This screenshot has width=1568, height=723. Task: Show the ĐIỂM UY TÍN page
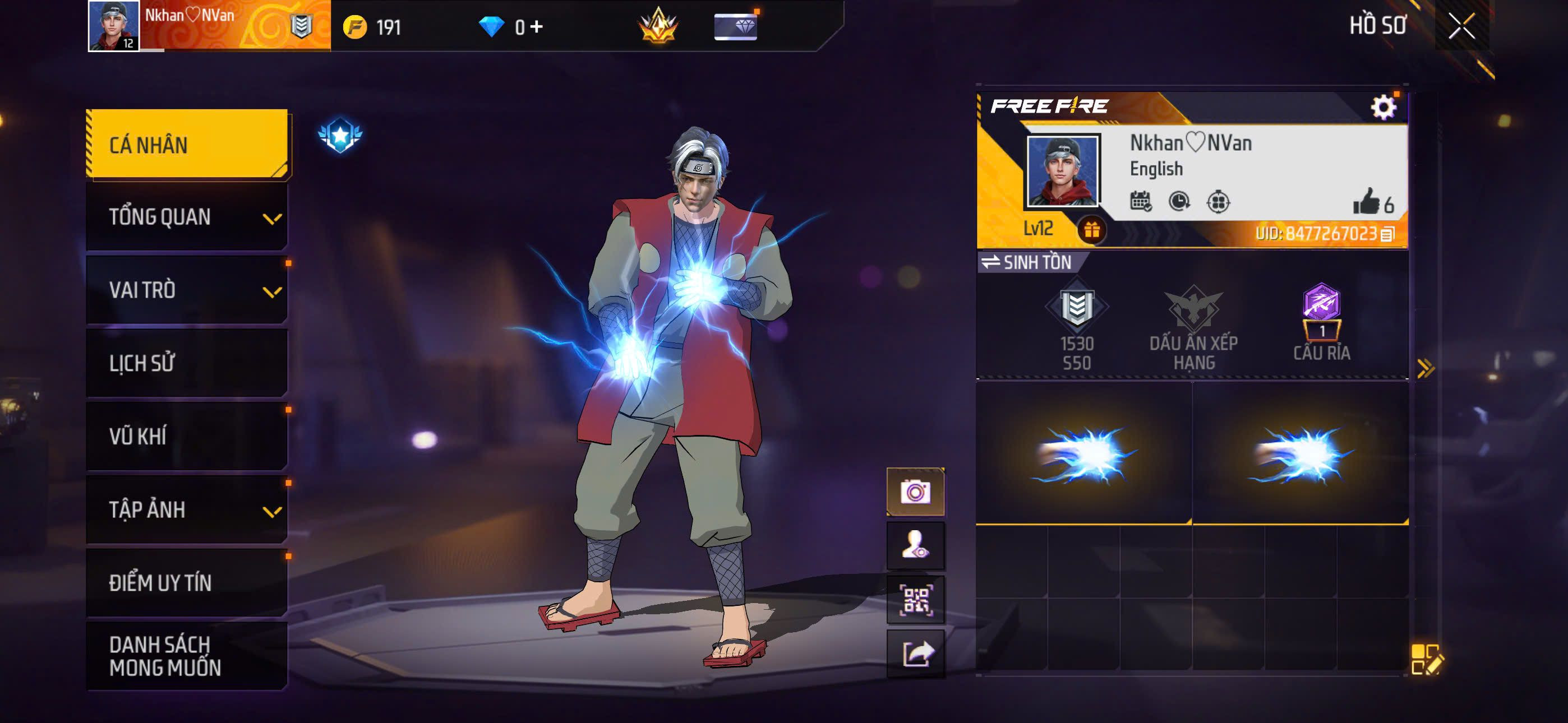[x=186, y=582]
